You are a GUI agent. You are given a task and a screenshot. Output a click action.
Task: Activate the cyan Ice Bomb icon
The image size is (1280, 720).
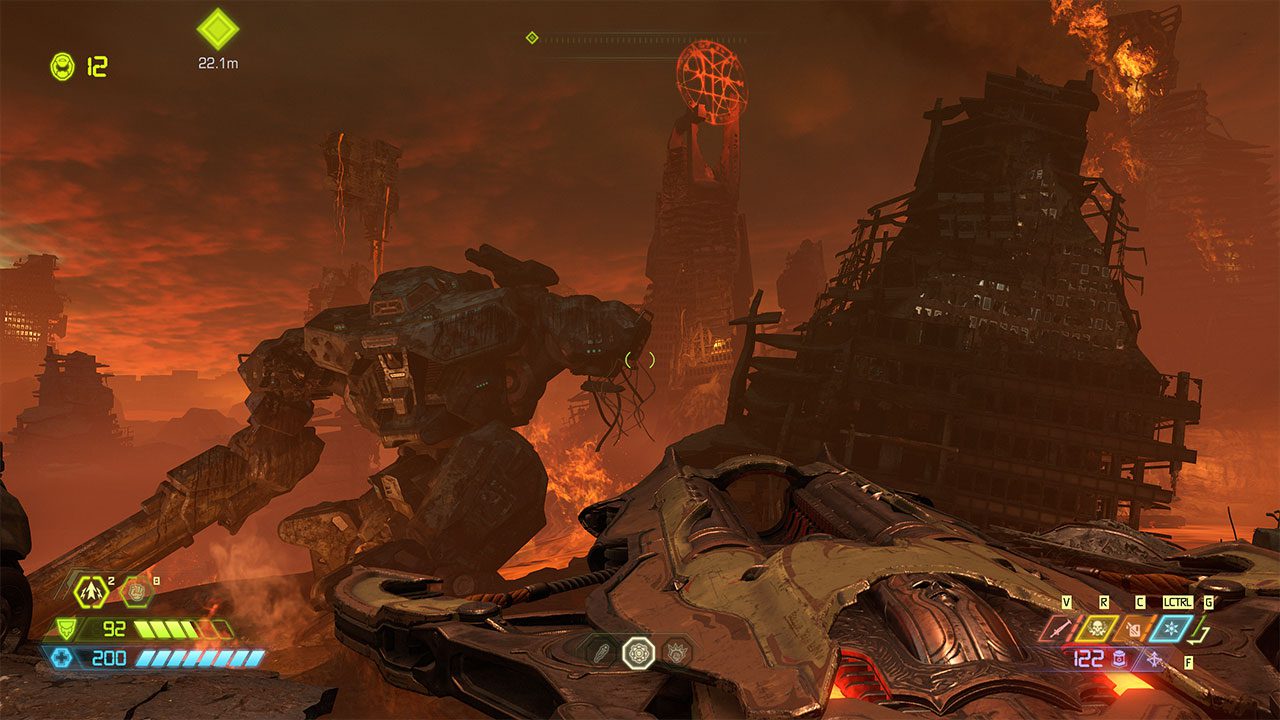(1170, 628)
